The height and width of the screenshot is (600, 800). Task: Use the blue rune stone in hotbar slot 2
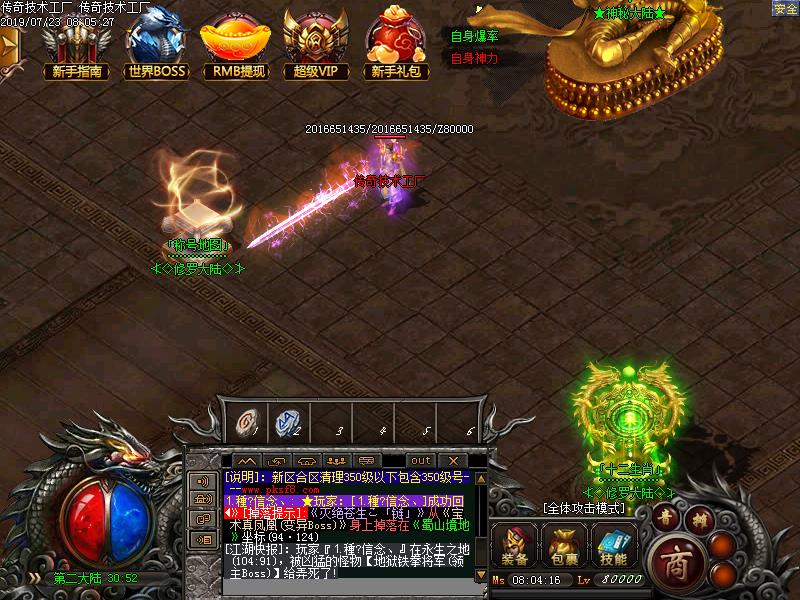[x=287, y=422]
